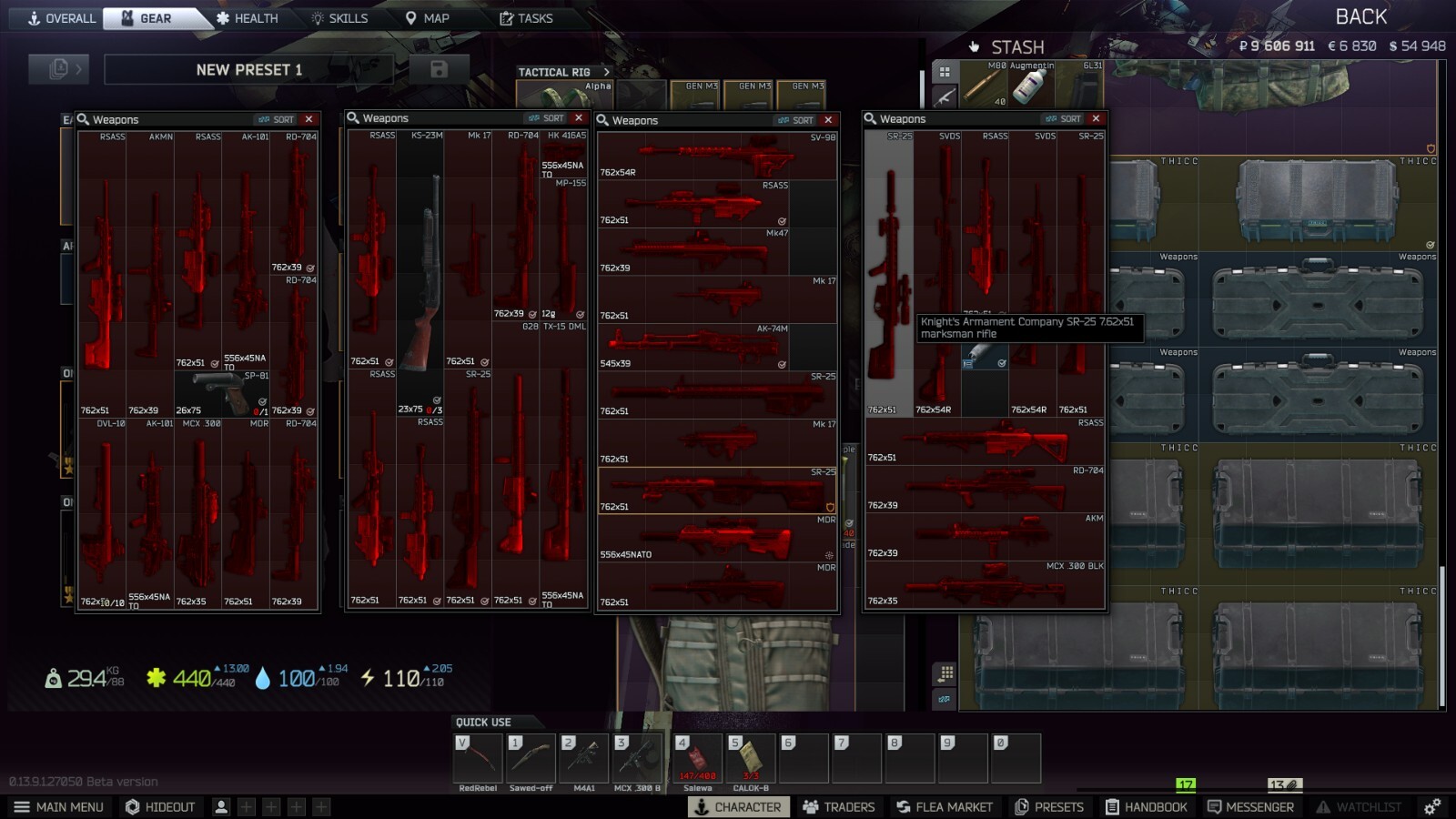Open the SORT options in the leftmost Weapons window
Viewport: 1456px width, 819px height.
(282, 119)
